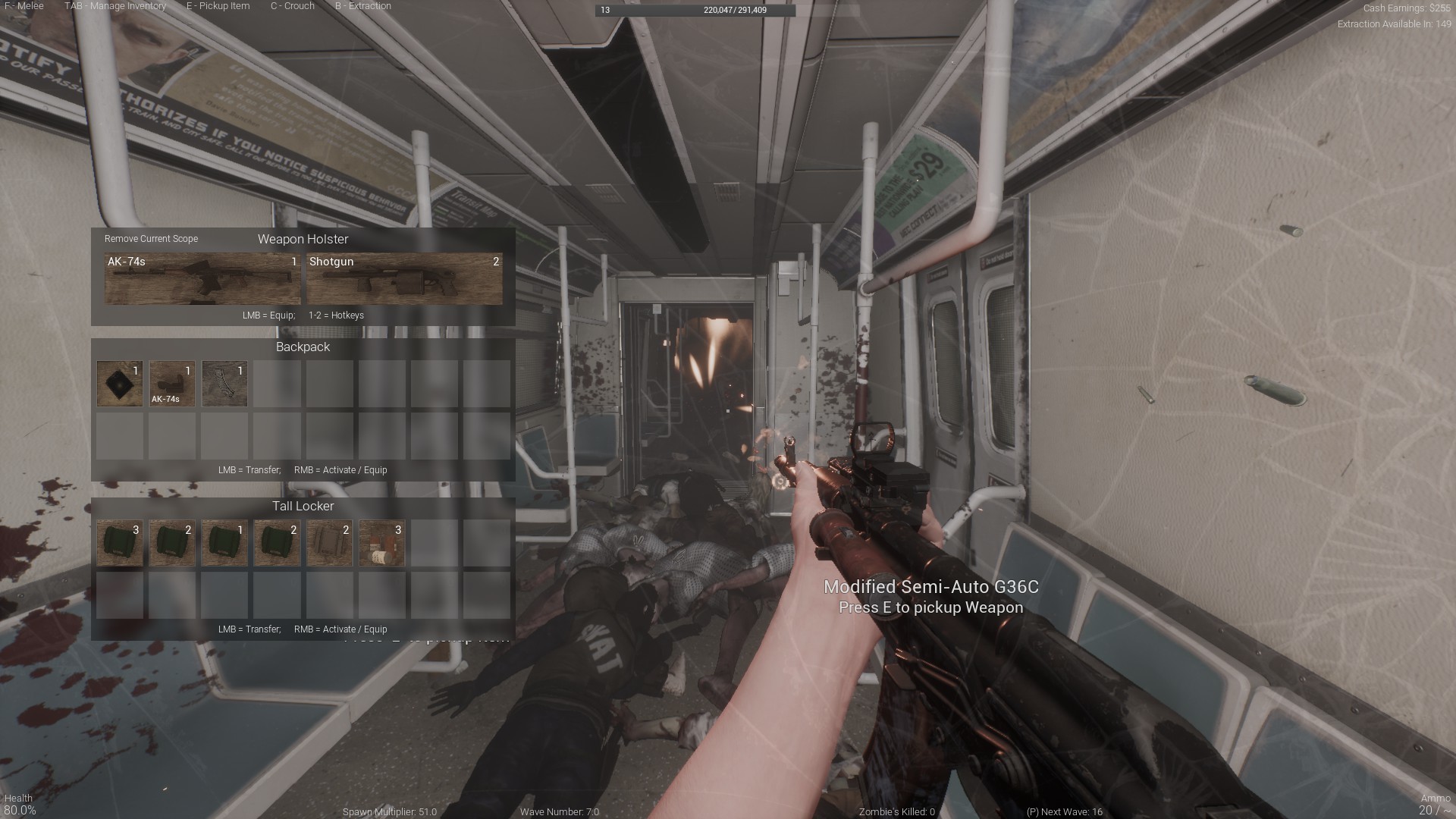Click the AK-74s magazine in the Backpack
Viewport: 1456px width, 819px height.
point(171,383)
